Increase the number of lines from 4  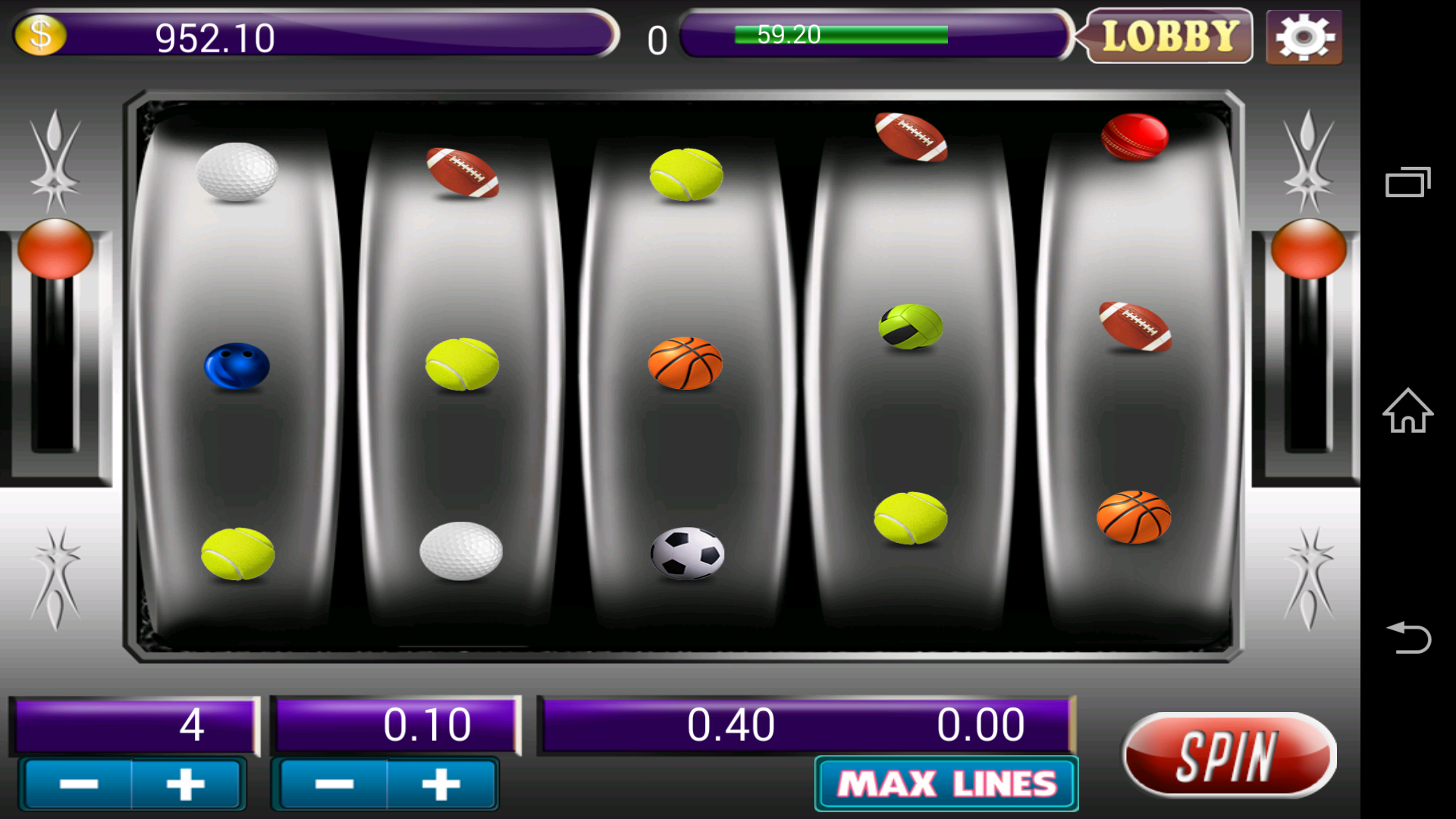pyautogui.click(x=186, y=784)
